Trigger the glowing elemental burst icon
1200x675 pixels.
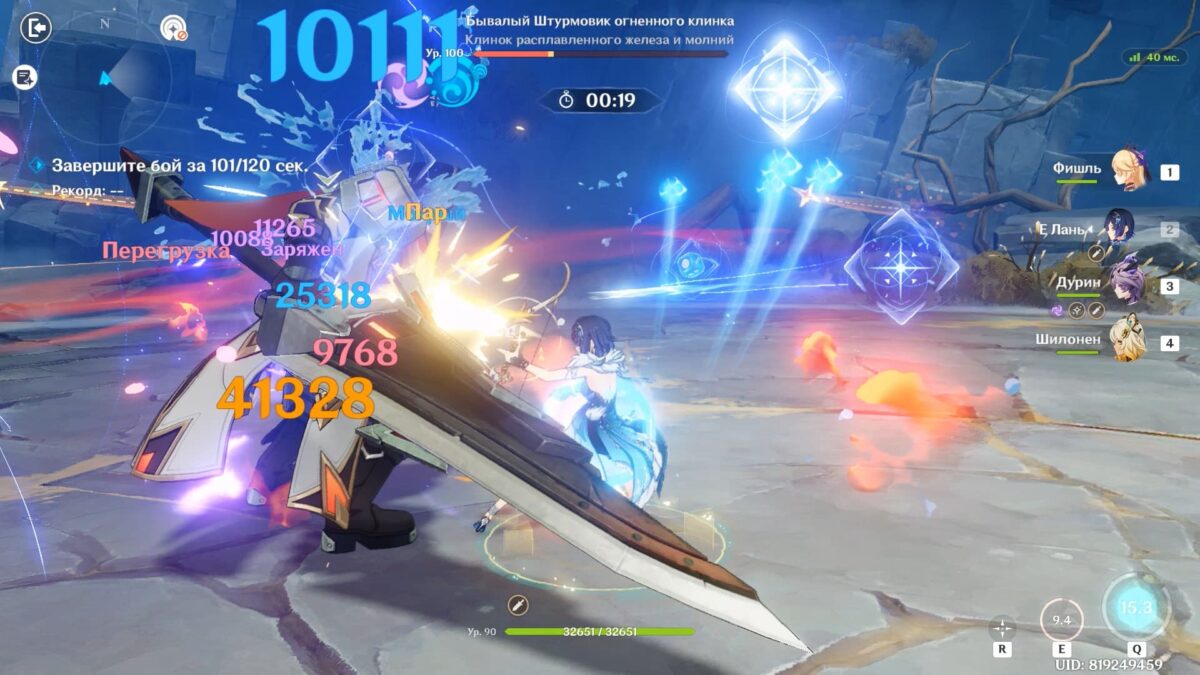pyautogui.click(x=1135, y=607)
